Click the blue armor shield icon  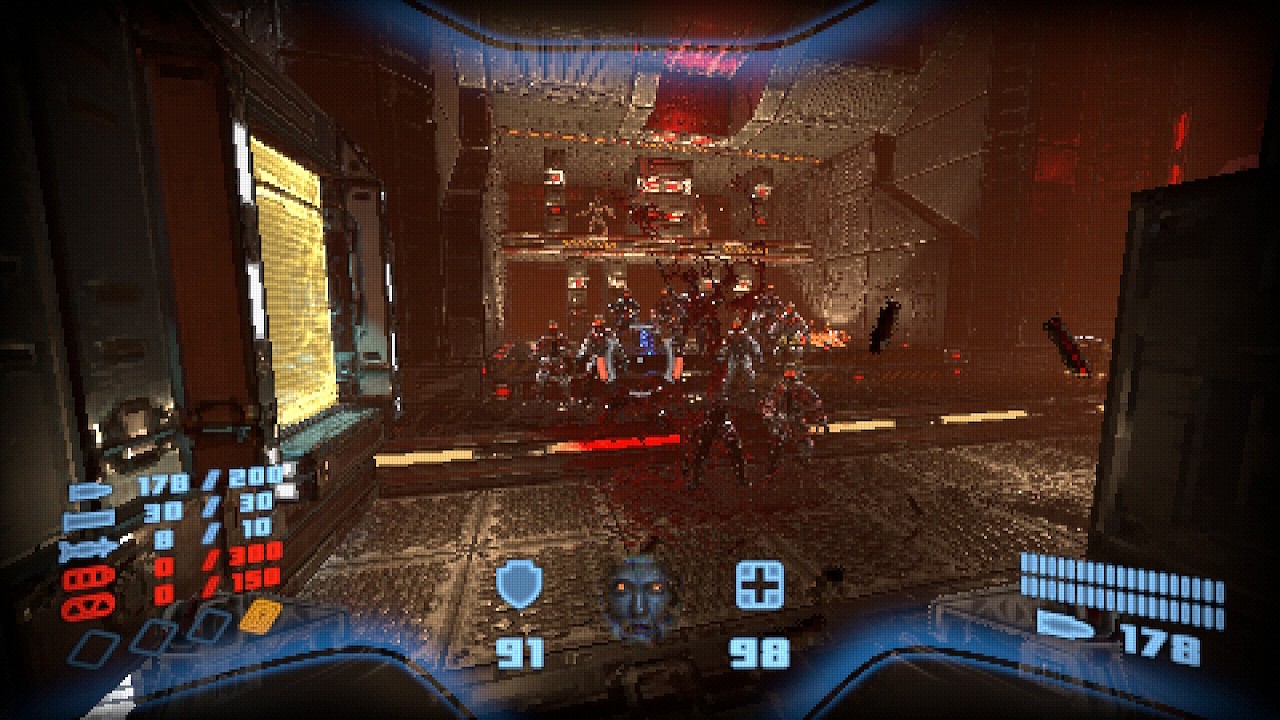coord(519,585)
